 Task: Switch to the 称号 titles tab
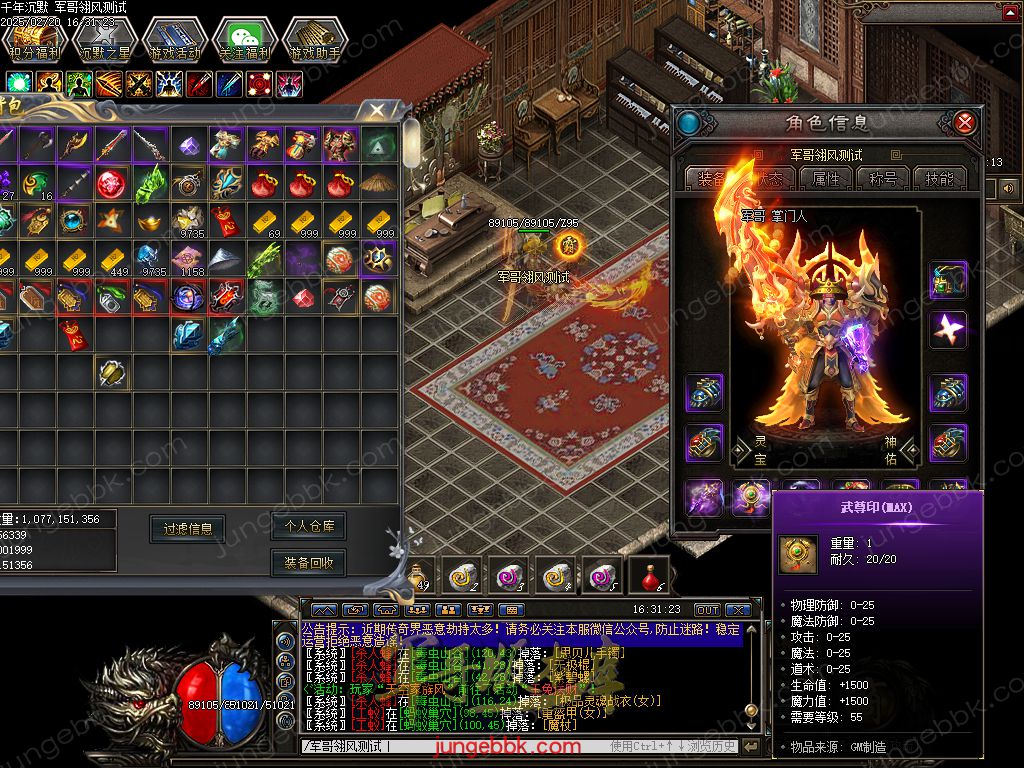883,178
